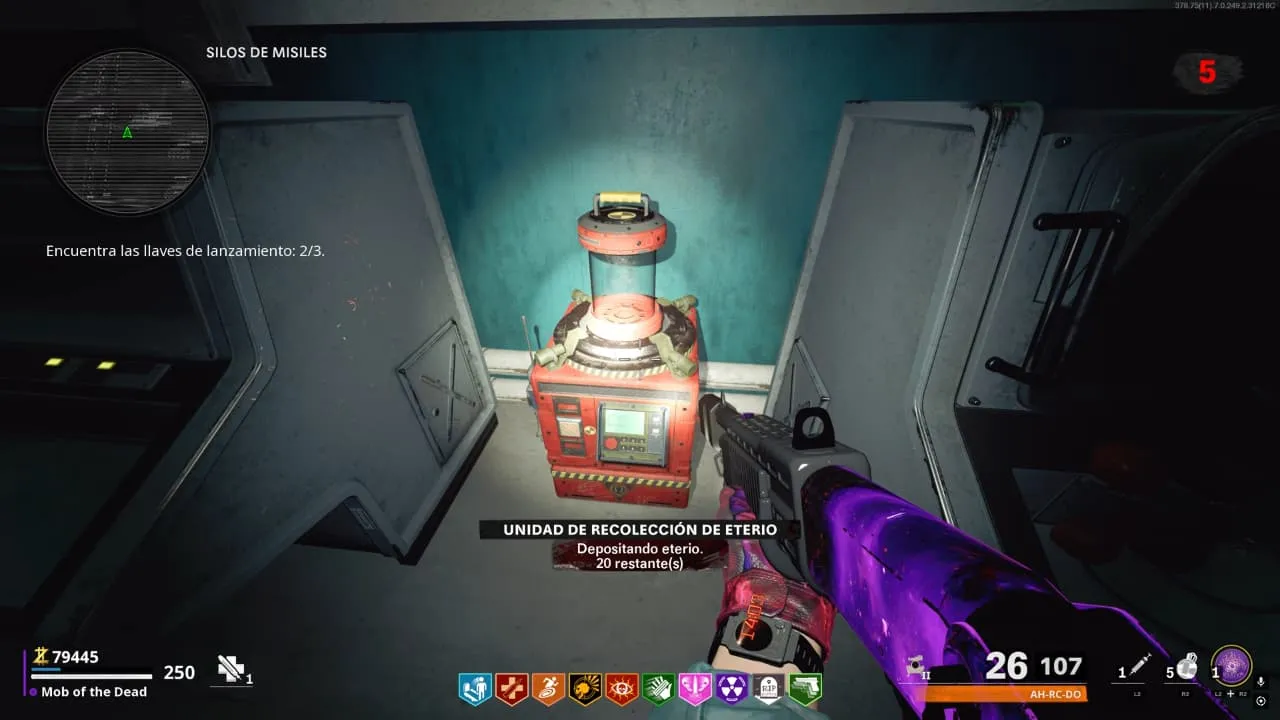Screen dimensions: 1280x720
Task: Select the red Juggernog cross perk icon
Action: coord(511,688)
